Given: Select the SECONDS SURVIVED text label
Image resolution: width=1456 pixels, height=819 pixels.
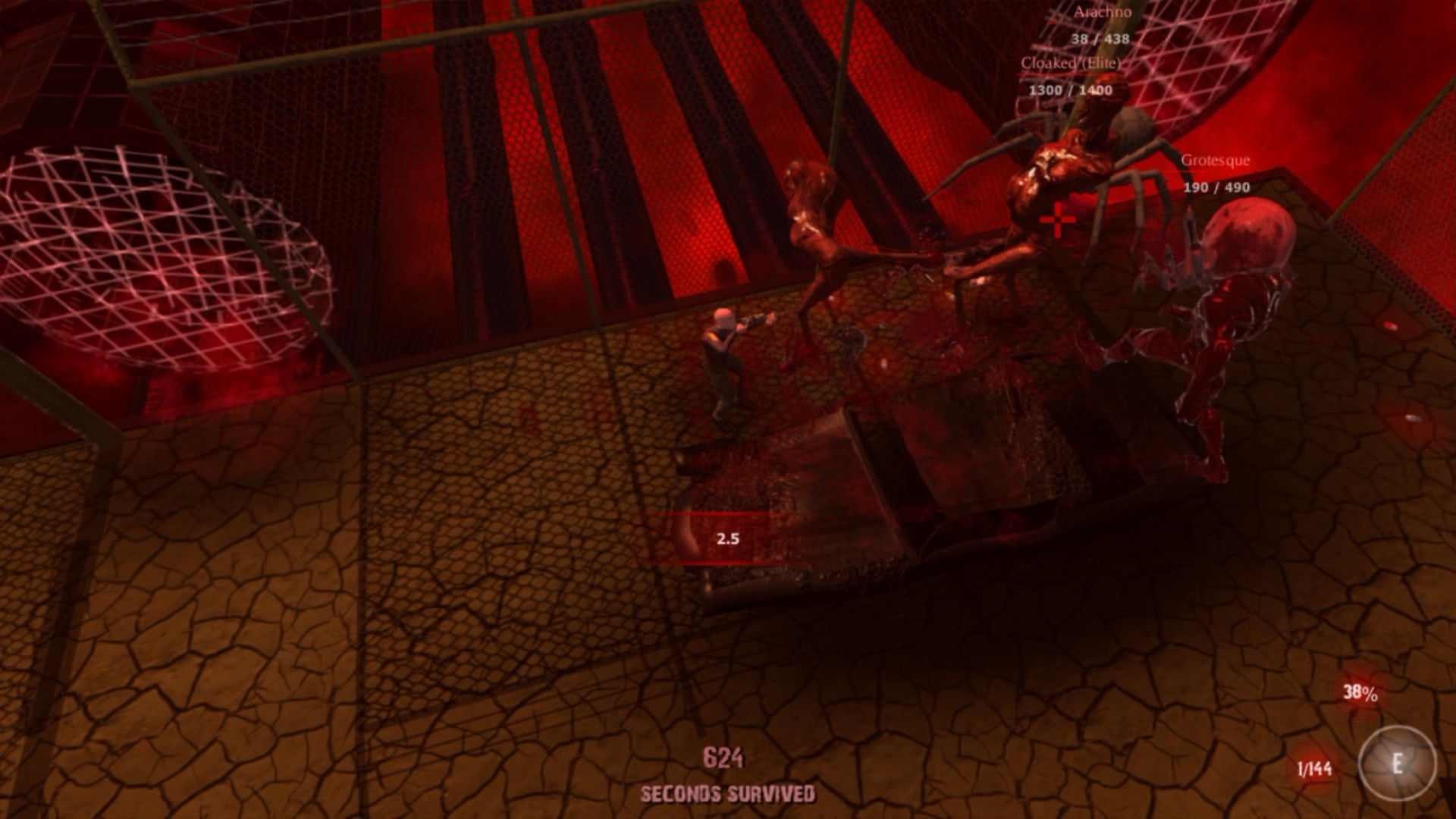Looking at the screenshot, I should (726, 792).
